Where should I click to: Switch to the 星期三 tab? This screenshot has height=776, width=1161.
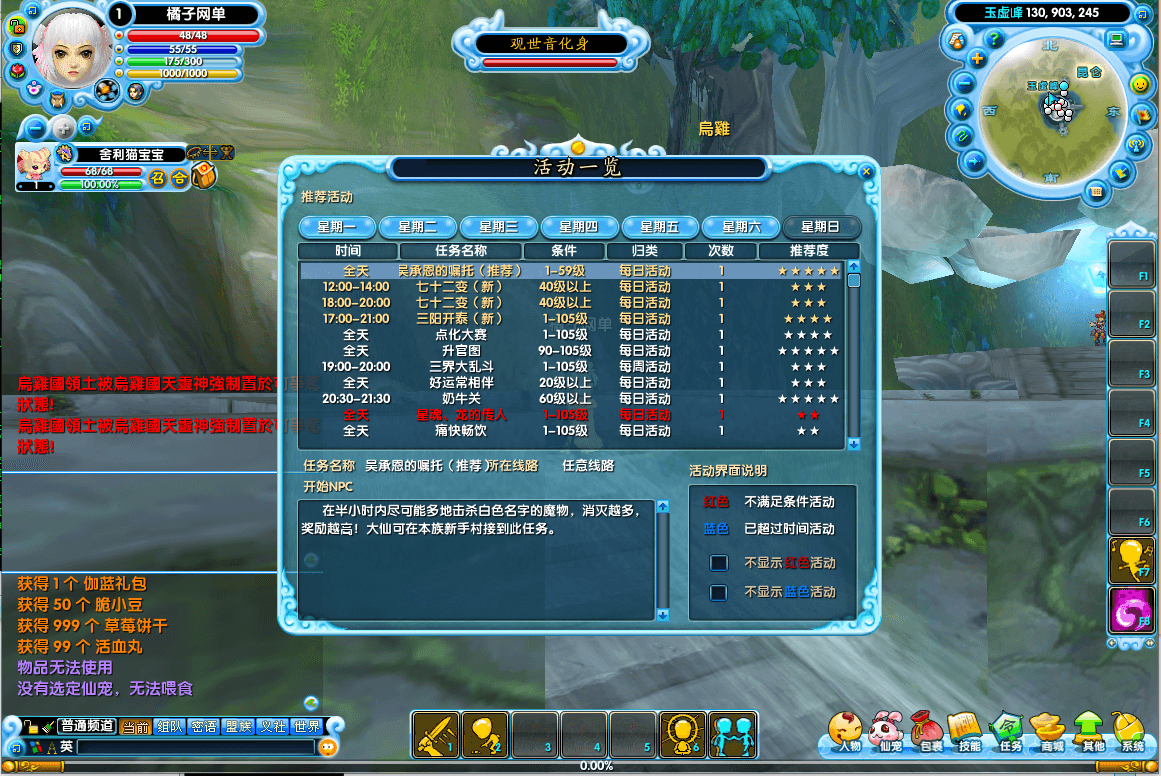click(x=498, y=227)
